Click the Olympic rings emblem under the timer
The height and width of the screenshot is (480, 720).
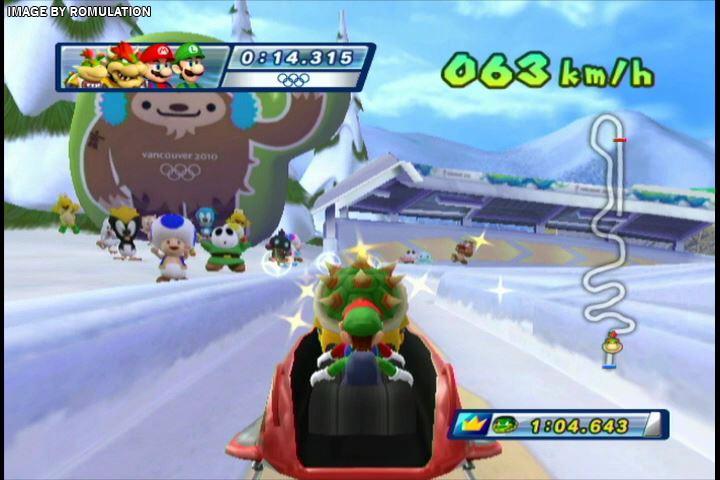tap(294, 79)
